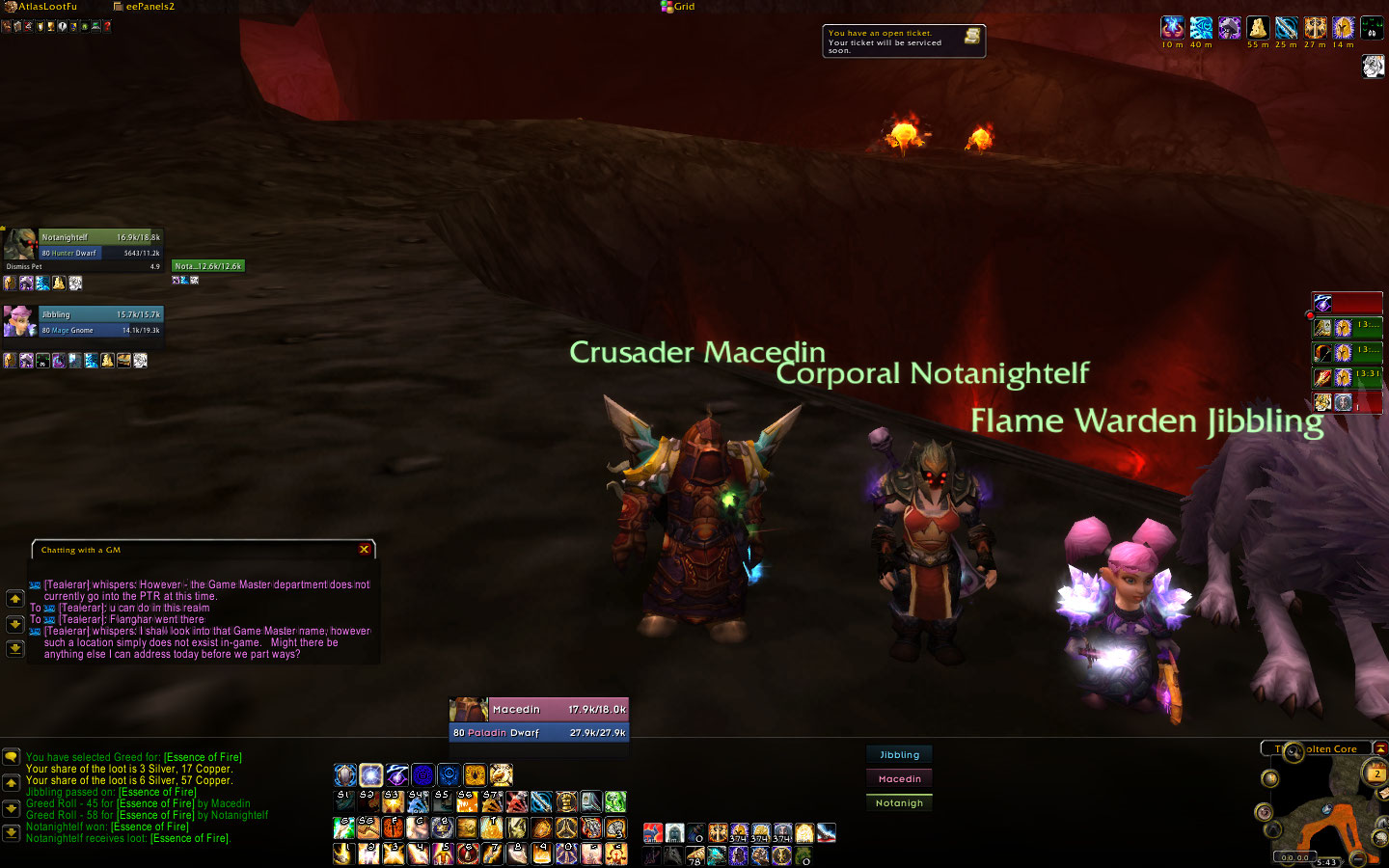Select Notanightelf's pet frame
This screenshot has width=1389, height=868.
coord(208,266)
